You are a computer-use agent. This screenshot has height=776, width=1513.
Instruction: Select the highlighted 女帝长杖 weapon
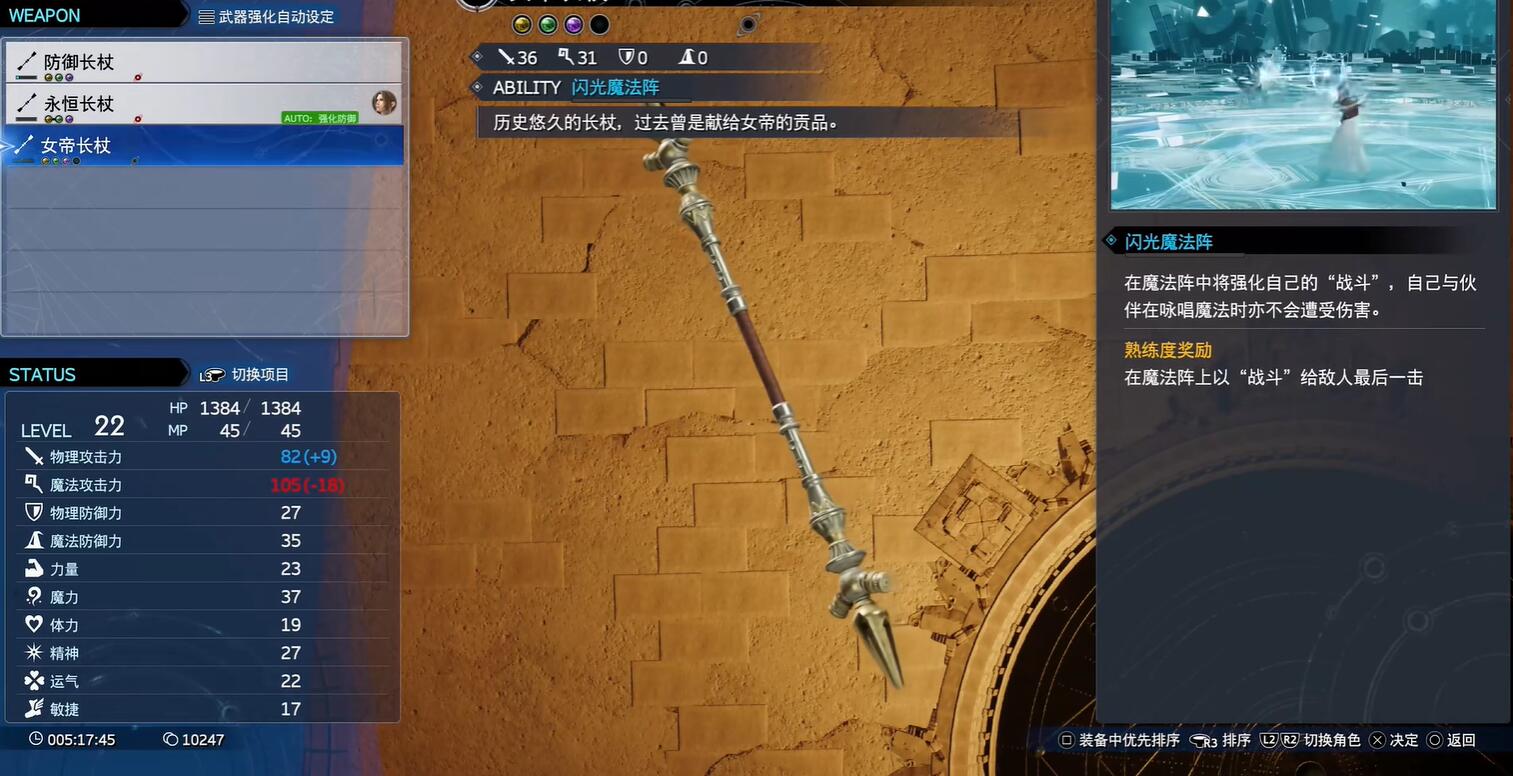[x=203, y=146]
